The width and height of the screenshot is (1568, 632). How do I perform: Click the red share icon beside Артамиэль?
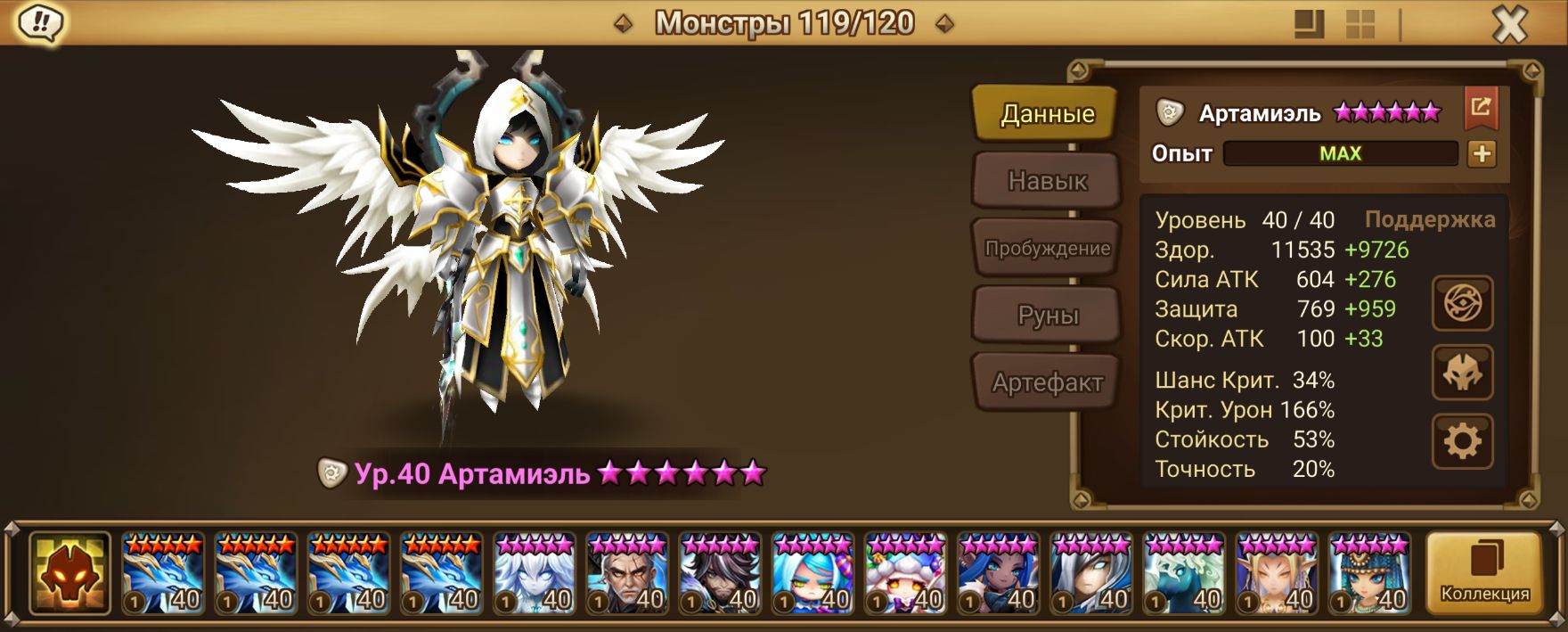click(1481, 109)
